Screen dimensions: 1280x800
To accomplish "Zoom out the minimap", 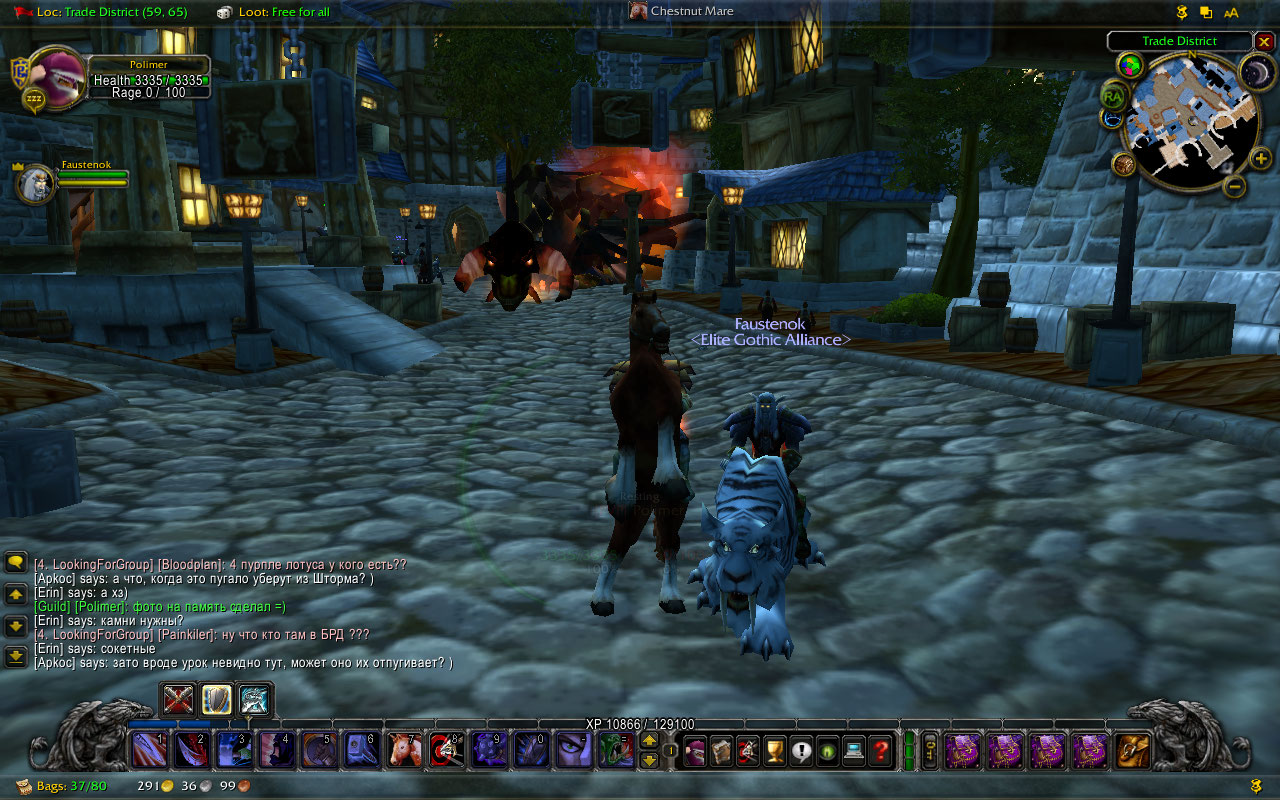I will 1235,186.
